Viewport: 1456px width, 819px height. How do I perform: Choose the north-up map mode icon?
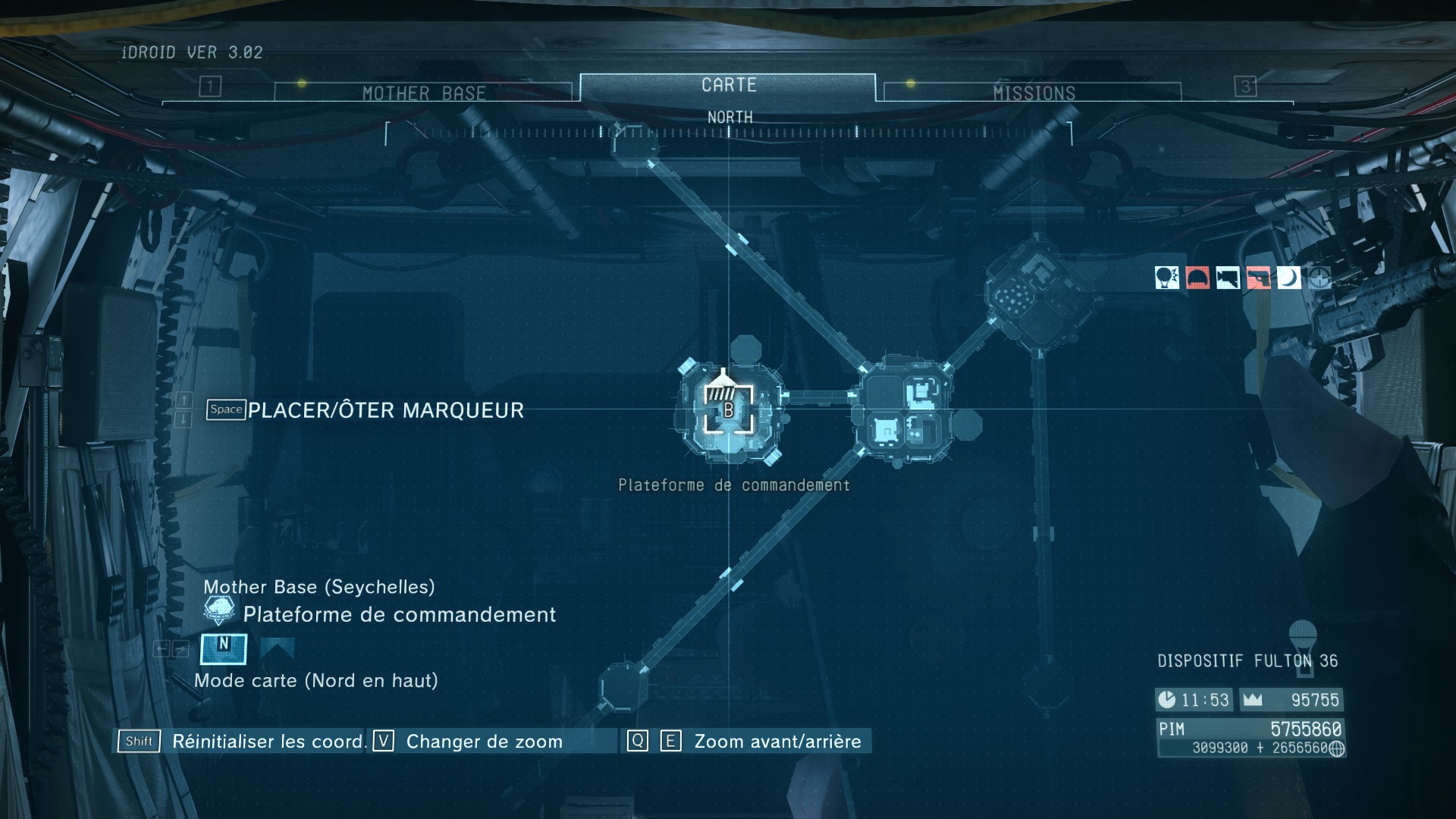tap(224, 648)
